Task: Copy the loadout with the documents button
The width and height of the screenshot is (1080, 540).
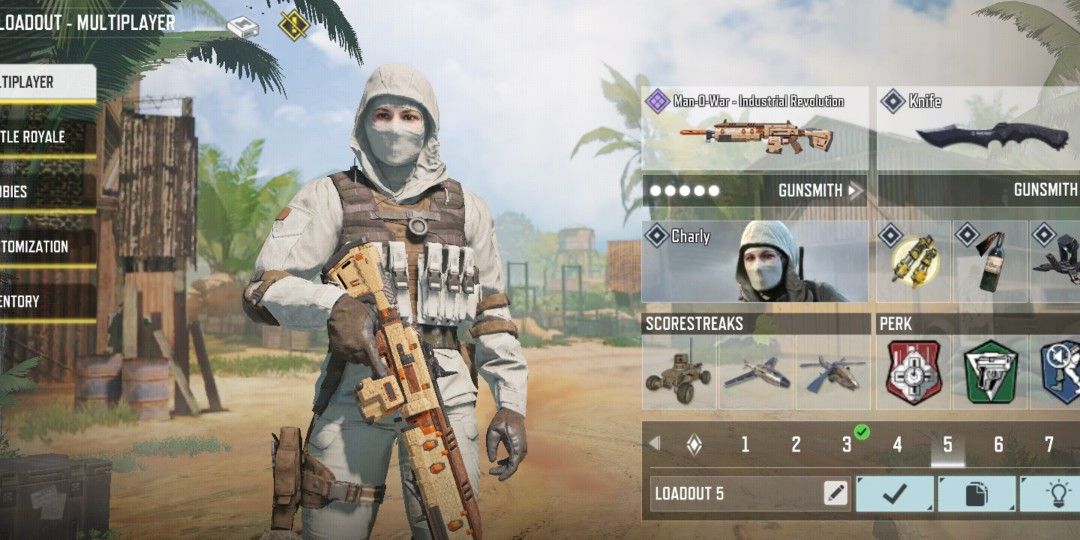Action: pyautogui.click(x=976, y=493)
